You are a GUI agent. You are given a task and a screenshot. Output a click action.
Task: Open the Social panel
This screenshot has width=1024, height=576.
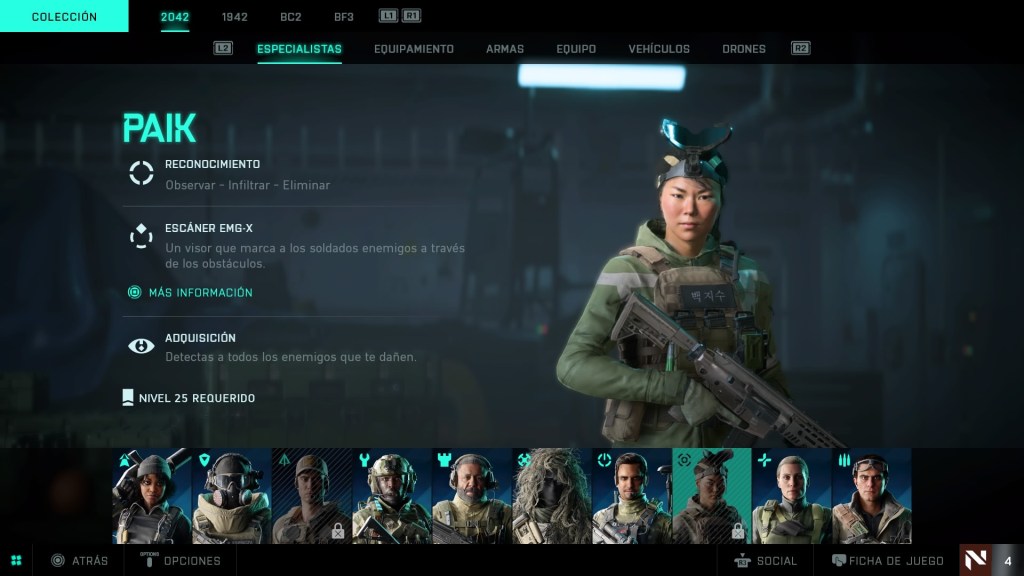coord(766,561)
